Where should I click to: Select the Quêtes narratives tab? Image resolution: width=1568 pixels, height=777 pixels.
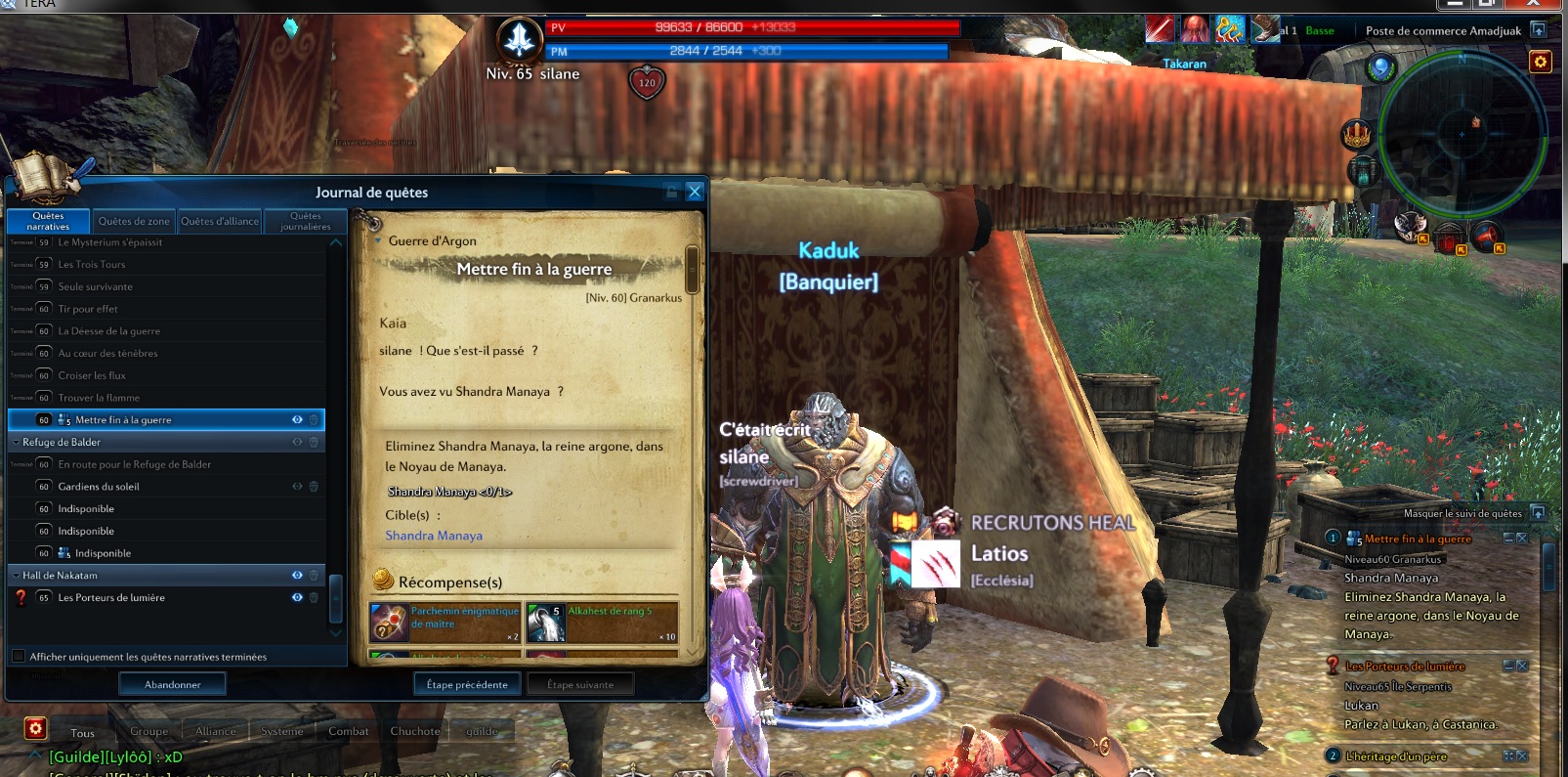48,222
